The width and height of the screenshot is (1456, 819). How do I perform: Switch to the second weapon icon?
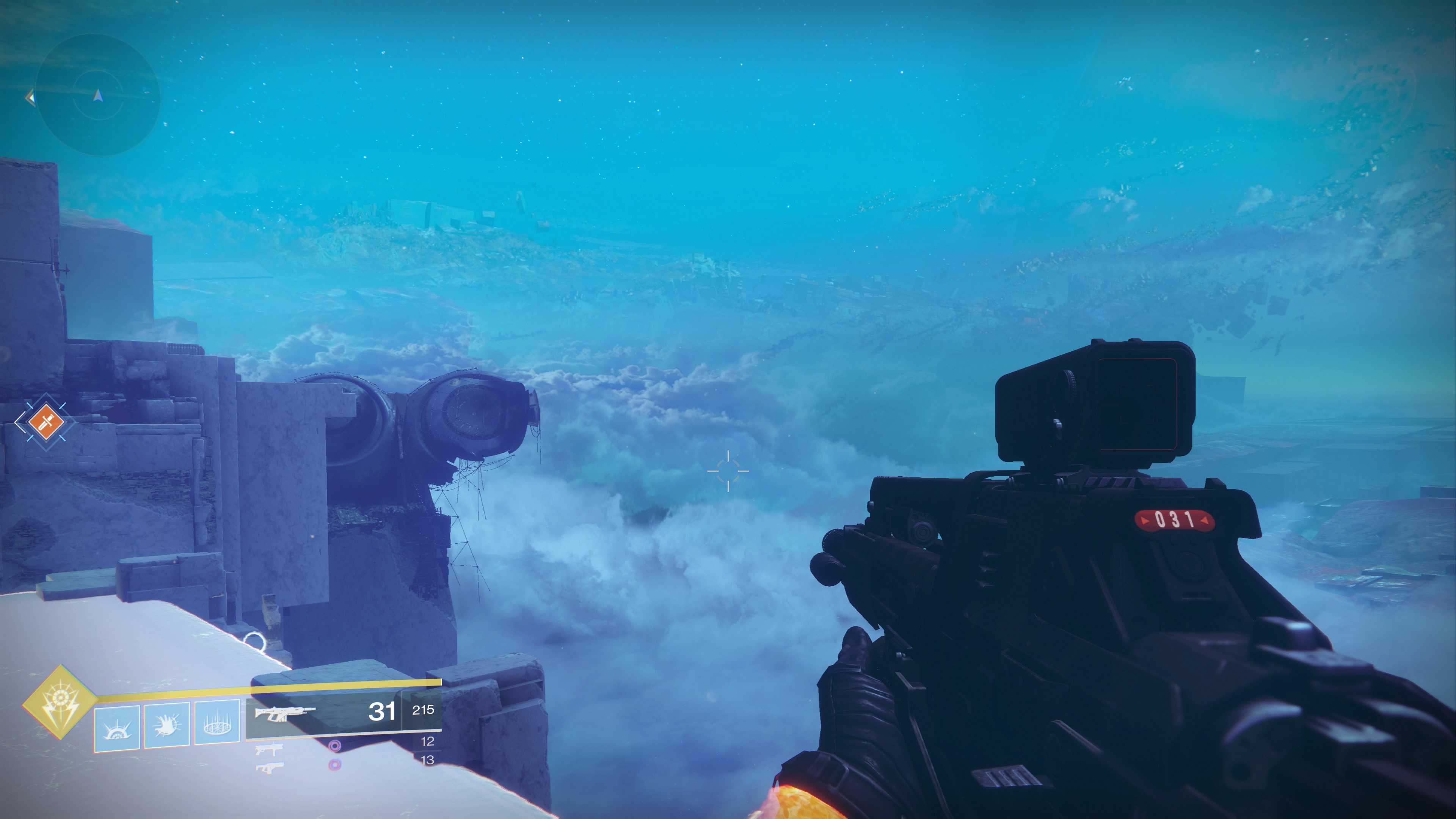pos(269,750)
